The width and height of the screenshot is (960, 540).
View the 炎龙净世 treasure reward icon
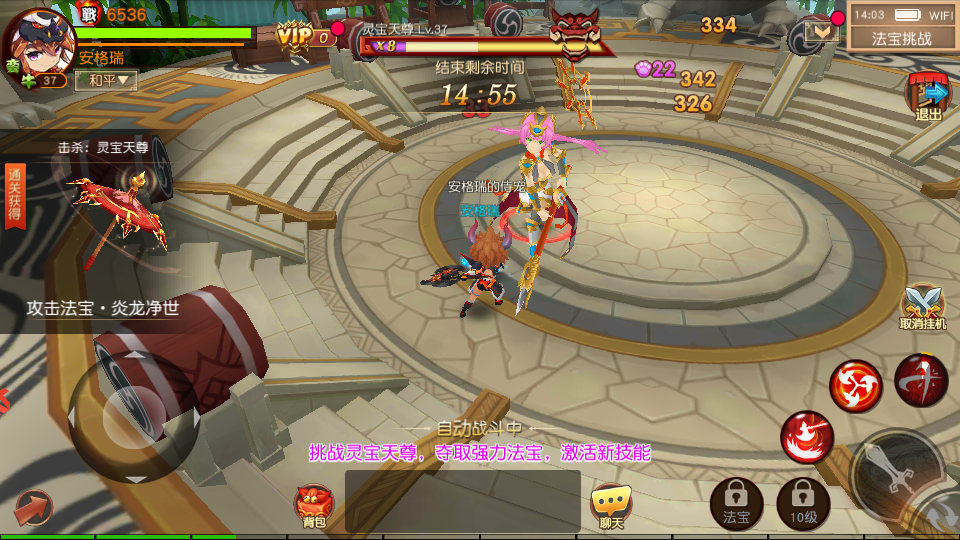point(120,215)
